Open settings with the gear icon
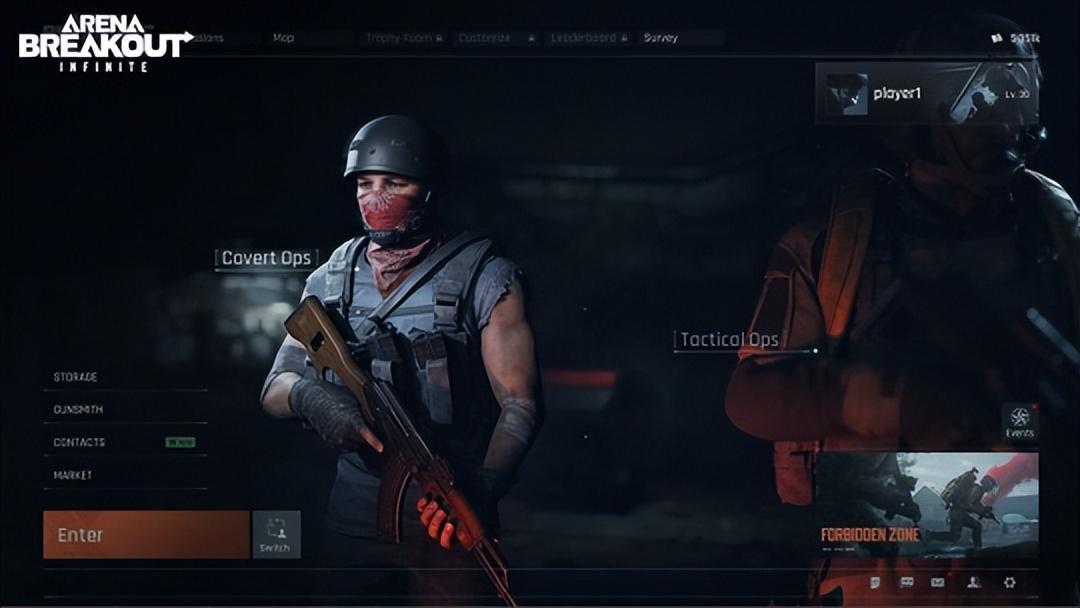This screenshot has width=1080, height=608. point(1009,582)
